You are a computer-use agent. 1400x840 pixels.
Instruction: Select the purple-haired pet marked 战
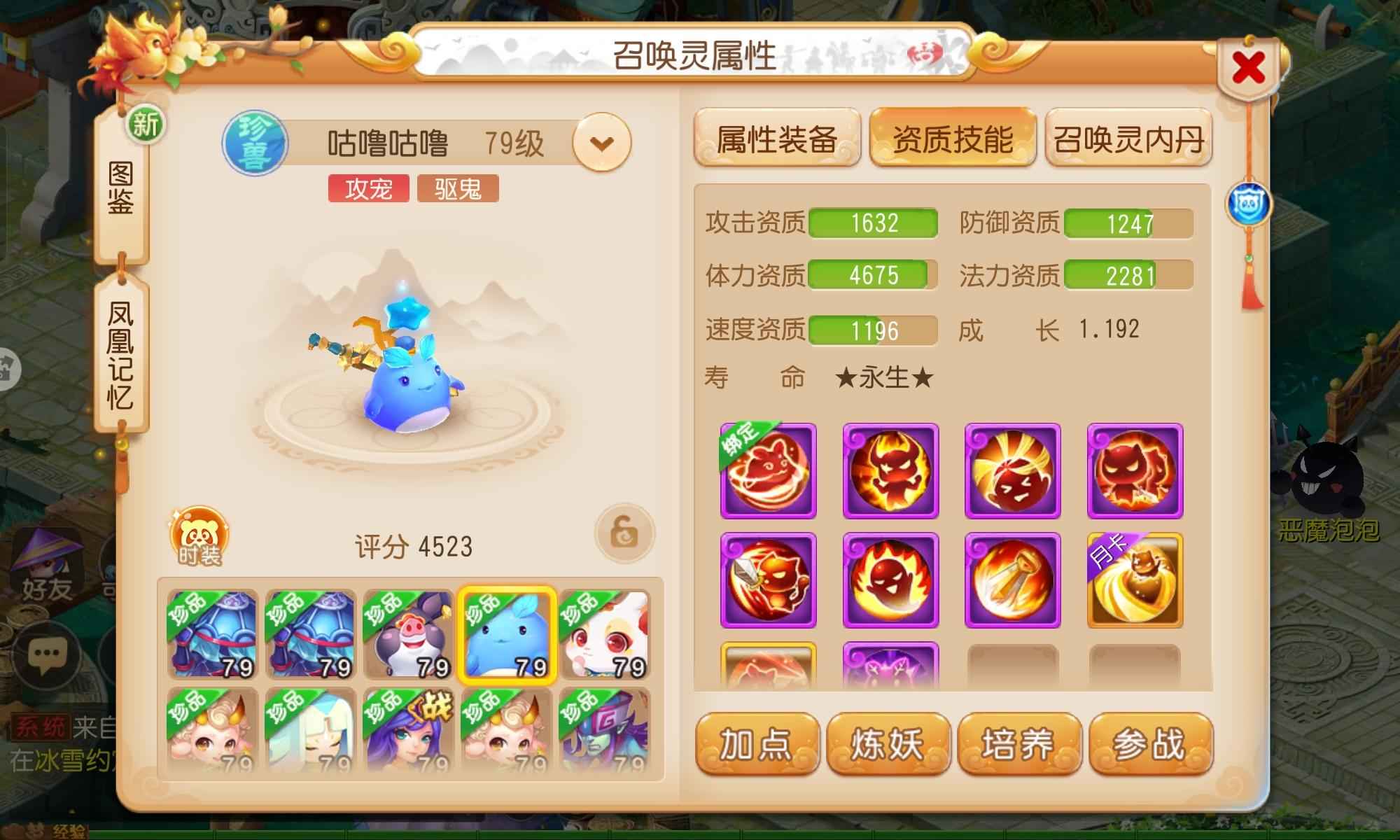point(409,731)
